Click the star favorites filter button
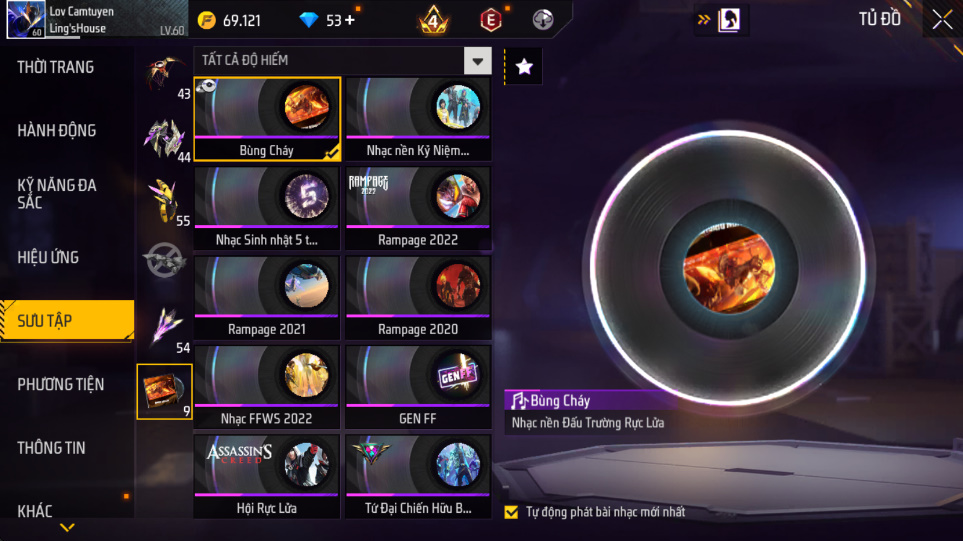This screenshot has width=963, height=541. point(524,67)
